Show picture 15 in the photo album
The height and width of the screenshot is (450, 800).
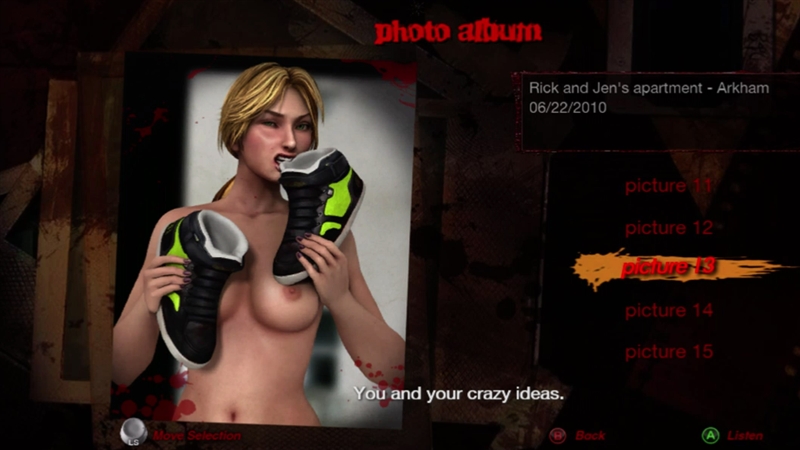[669, 352]
